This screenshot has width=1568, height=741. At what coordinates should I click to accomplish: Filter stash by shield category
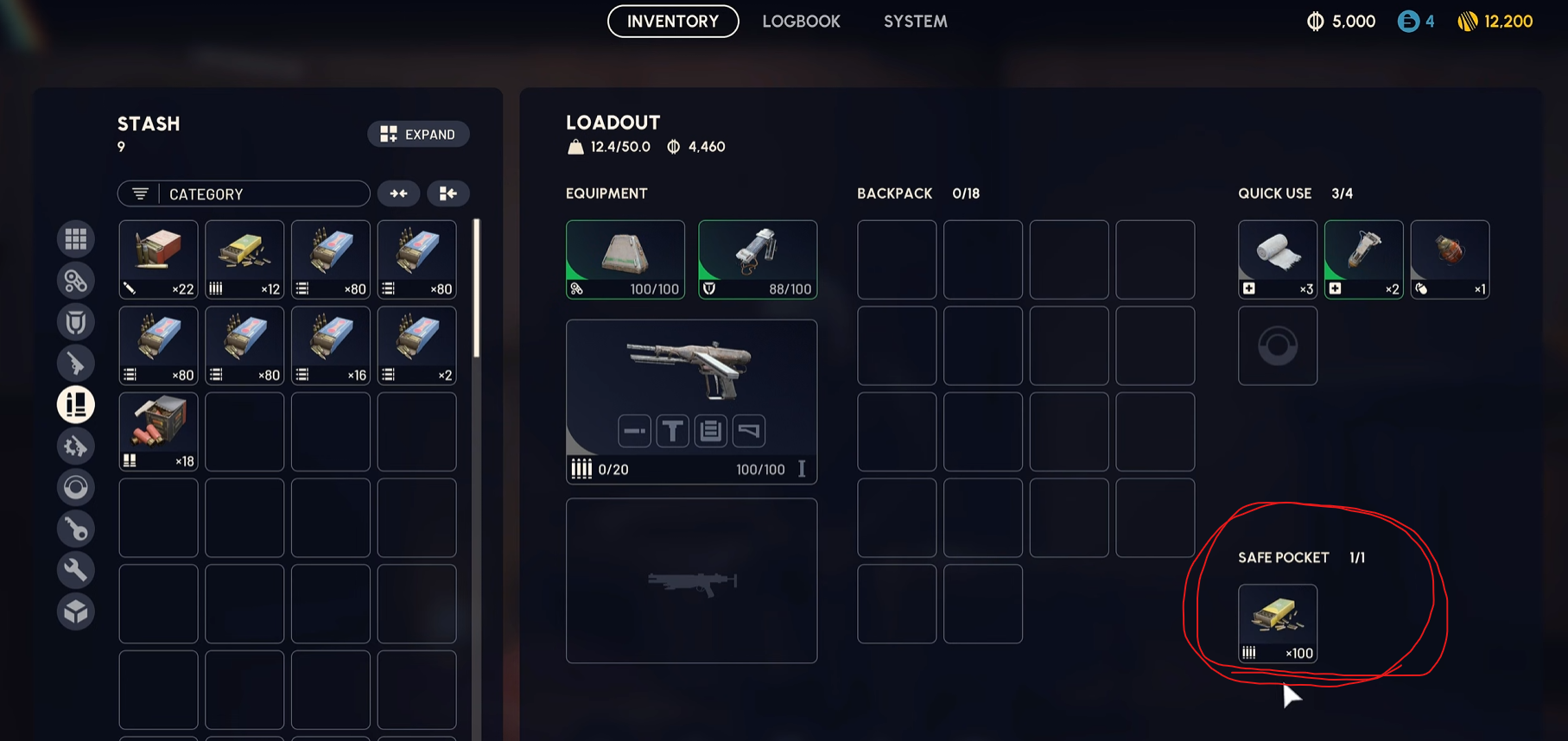76,322
